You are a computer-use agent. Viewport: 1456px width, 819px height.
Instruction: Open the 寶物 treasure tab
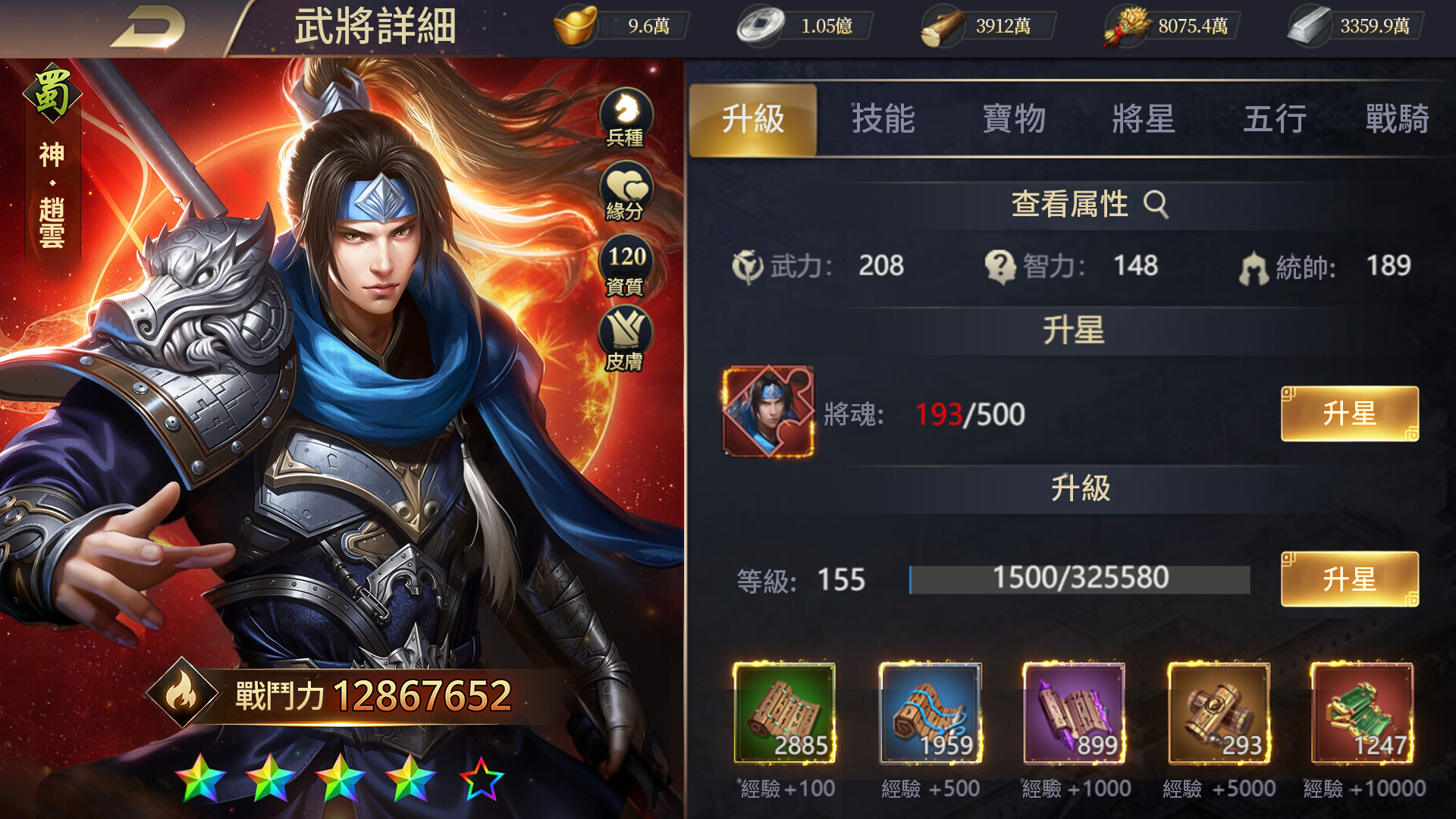1014,119
